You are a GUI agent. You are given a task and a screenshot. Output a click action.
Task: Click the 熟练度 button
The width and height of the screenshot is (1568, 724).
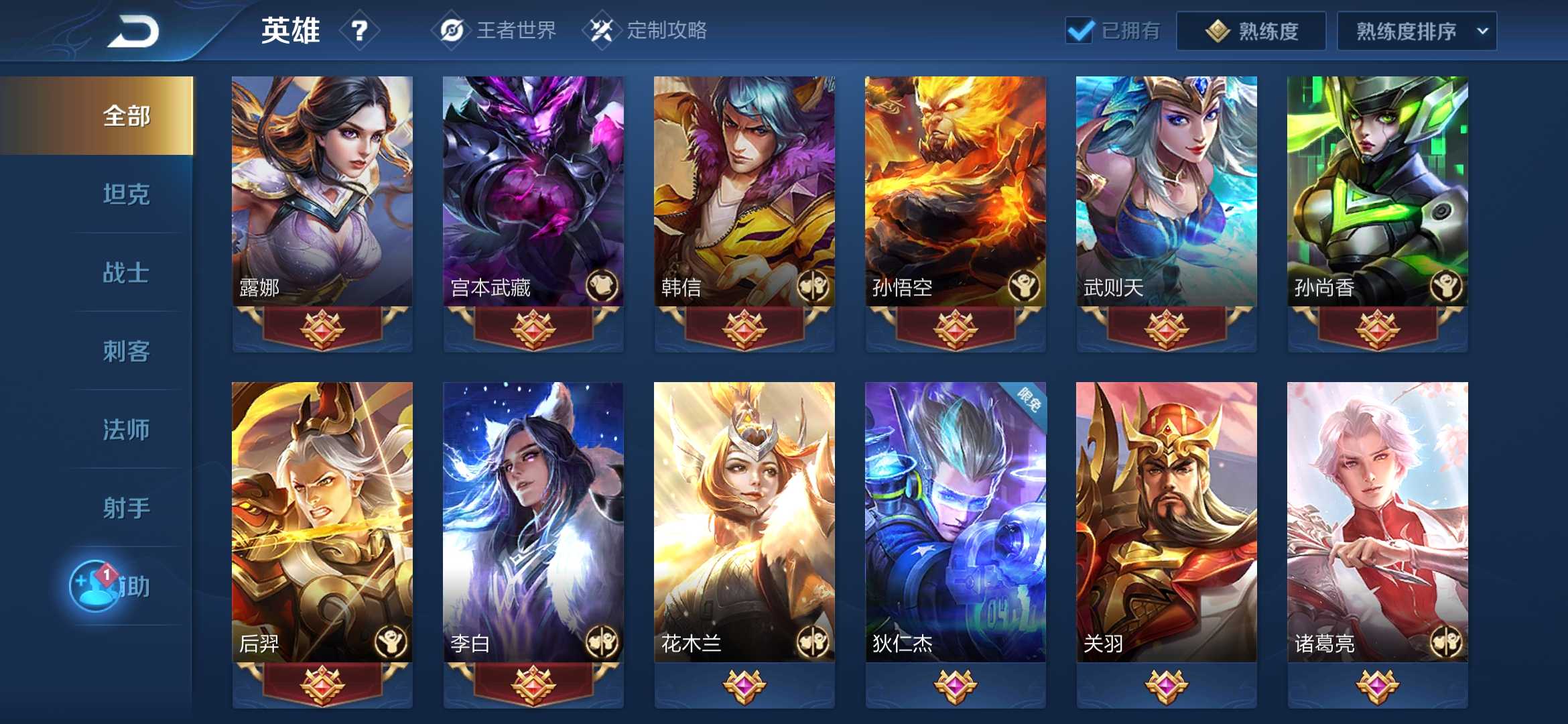pyautogui.click(x=1250, y=31)
